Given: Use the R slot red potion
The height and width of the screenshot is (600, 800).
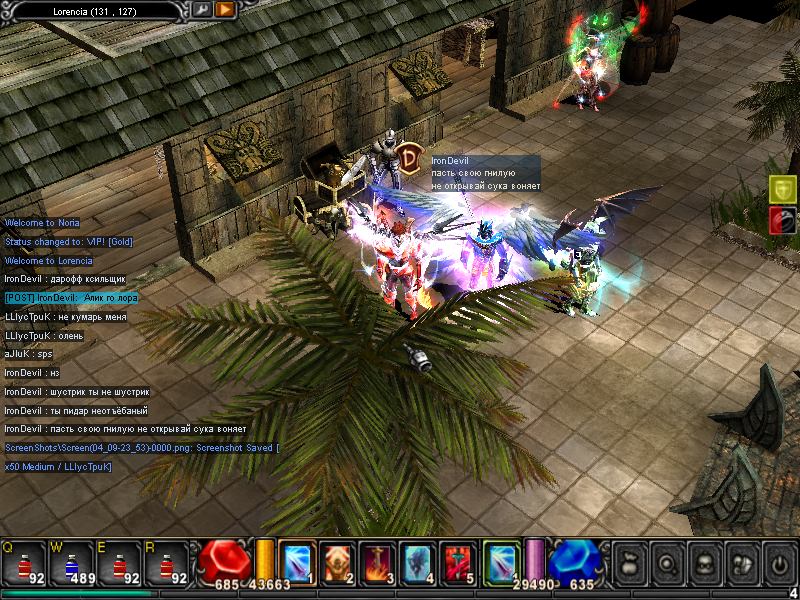Looking at the screenshot, I should click(x=167, y=563).
